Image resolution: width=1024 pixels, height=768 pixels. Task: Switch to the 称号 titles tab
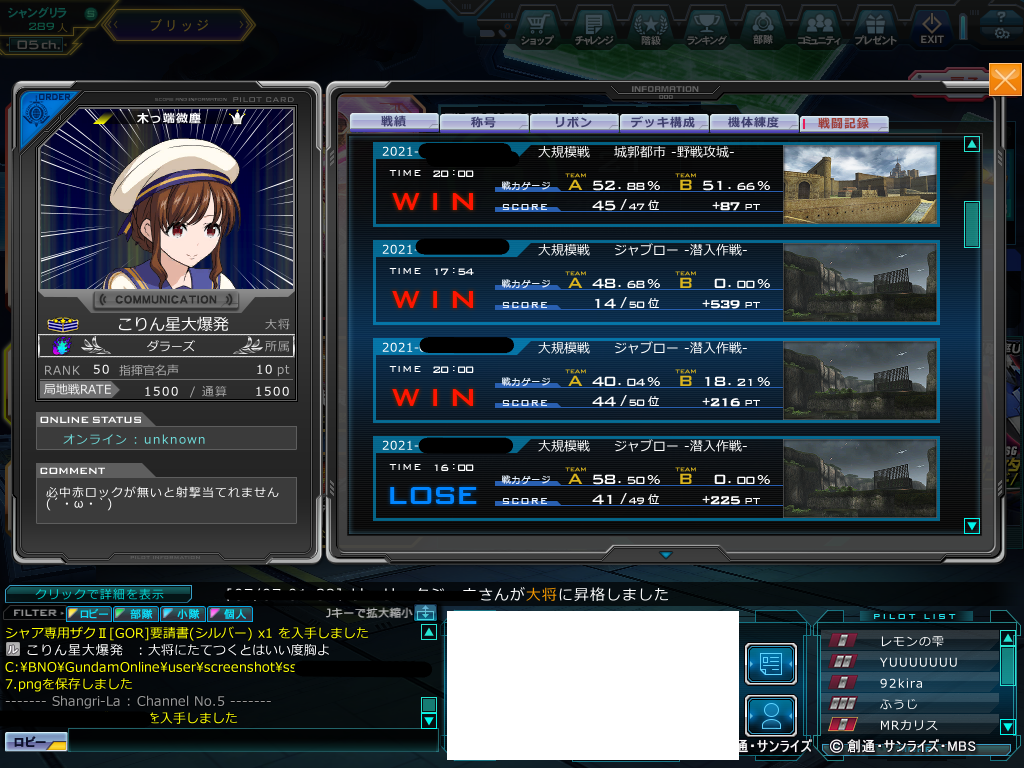(x=483, y=123)
